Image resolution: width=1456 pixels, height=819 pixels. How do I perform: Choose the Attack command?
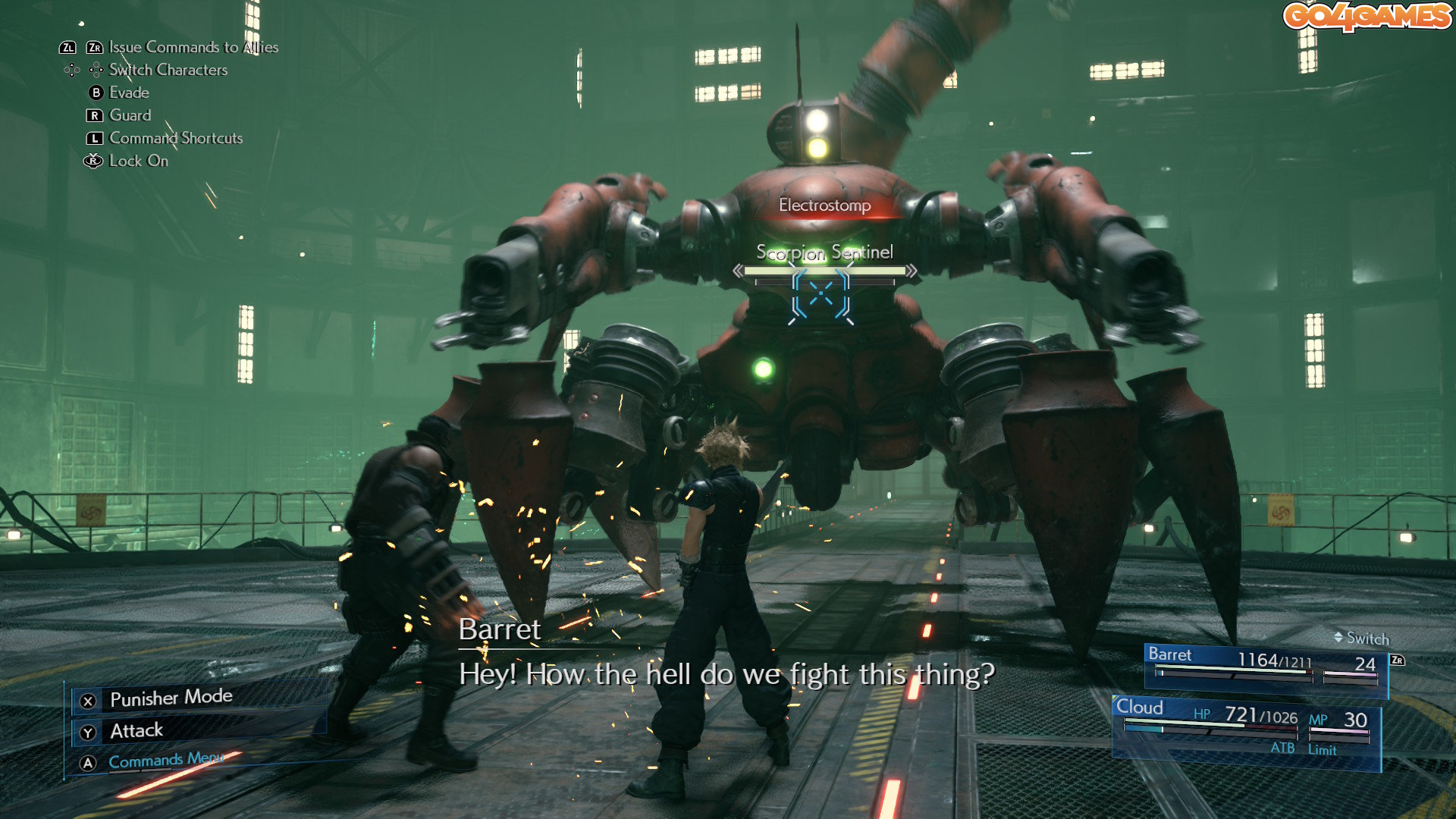[x=136, y=731]
